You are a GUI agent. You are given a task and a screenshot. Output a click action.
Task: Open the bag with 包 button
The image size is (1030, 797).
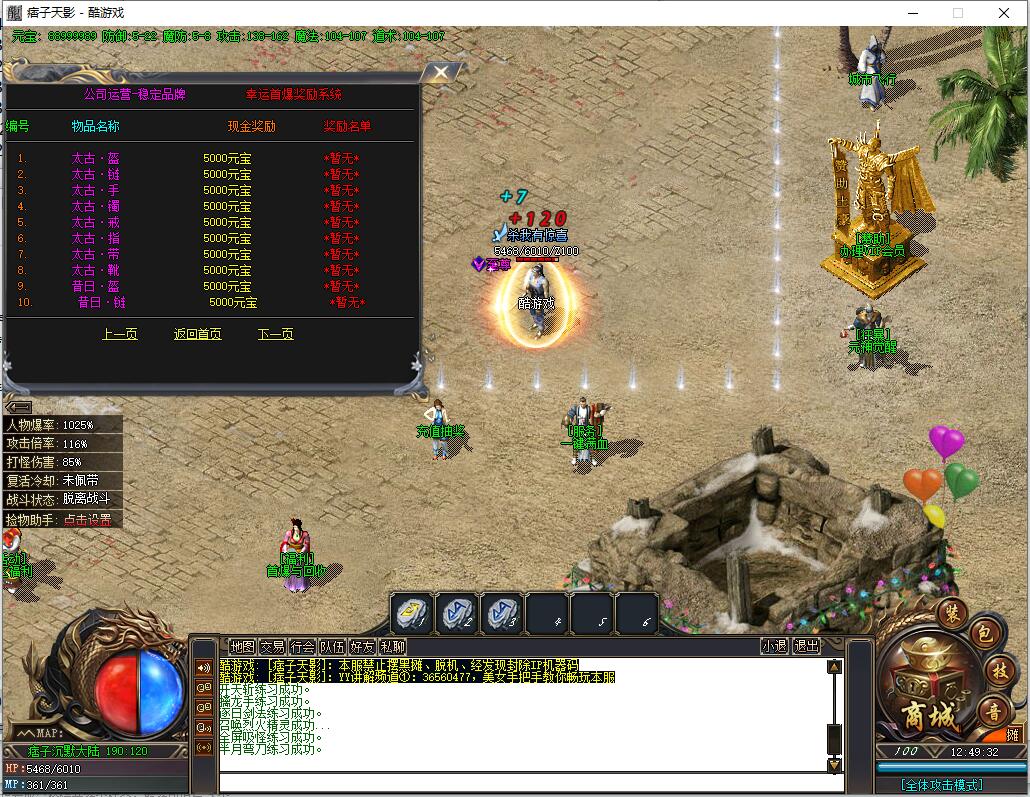click(x=983, y=633)
